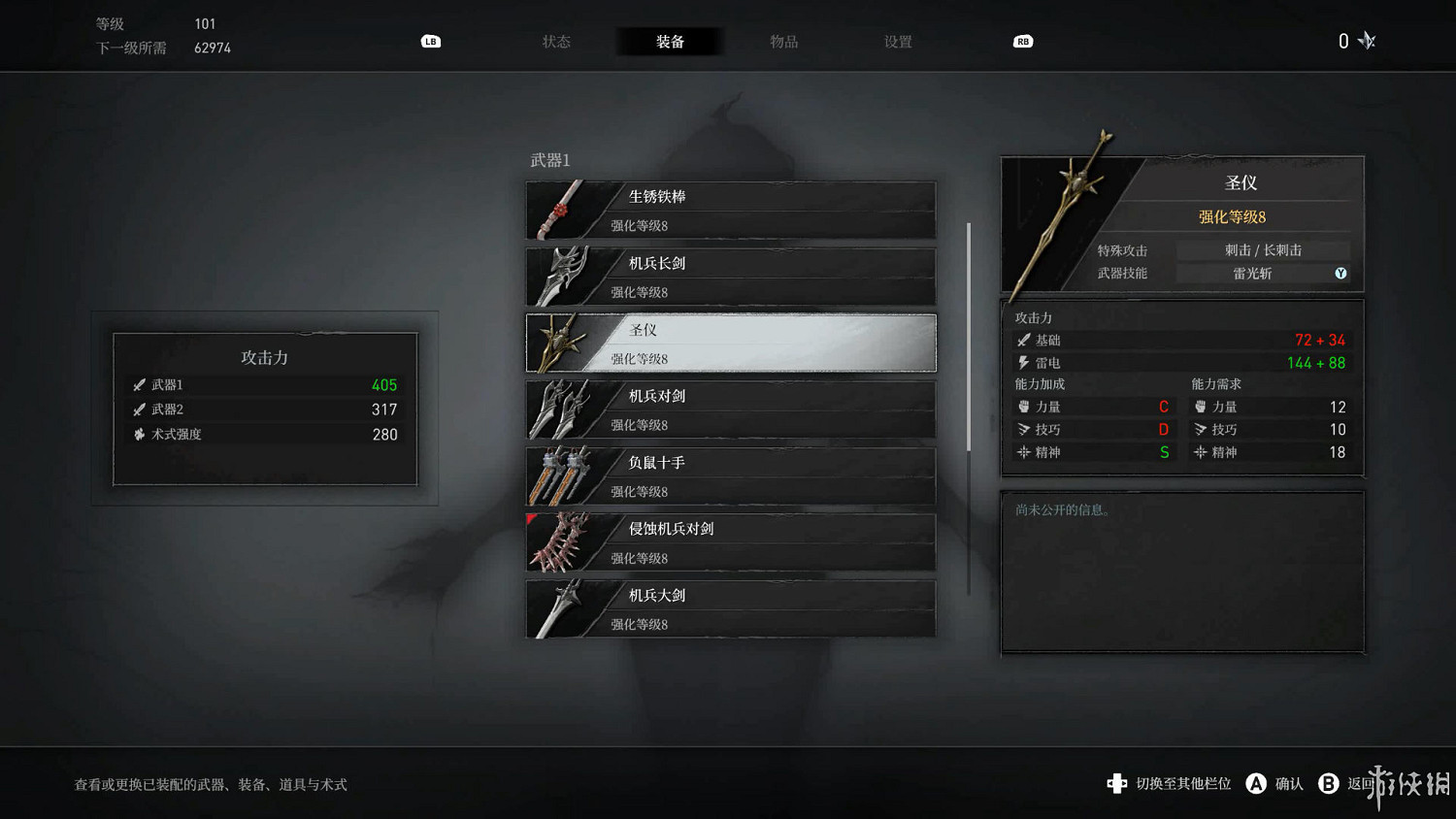Click the 返回 button
Viewport: 1456px width, 819px height.
pyautogui.click(x=1349, y=783)
